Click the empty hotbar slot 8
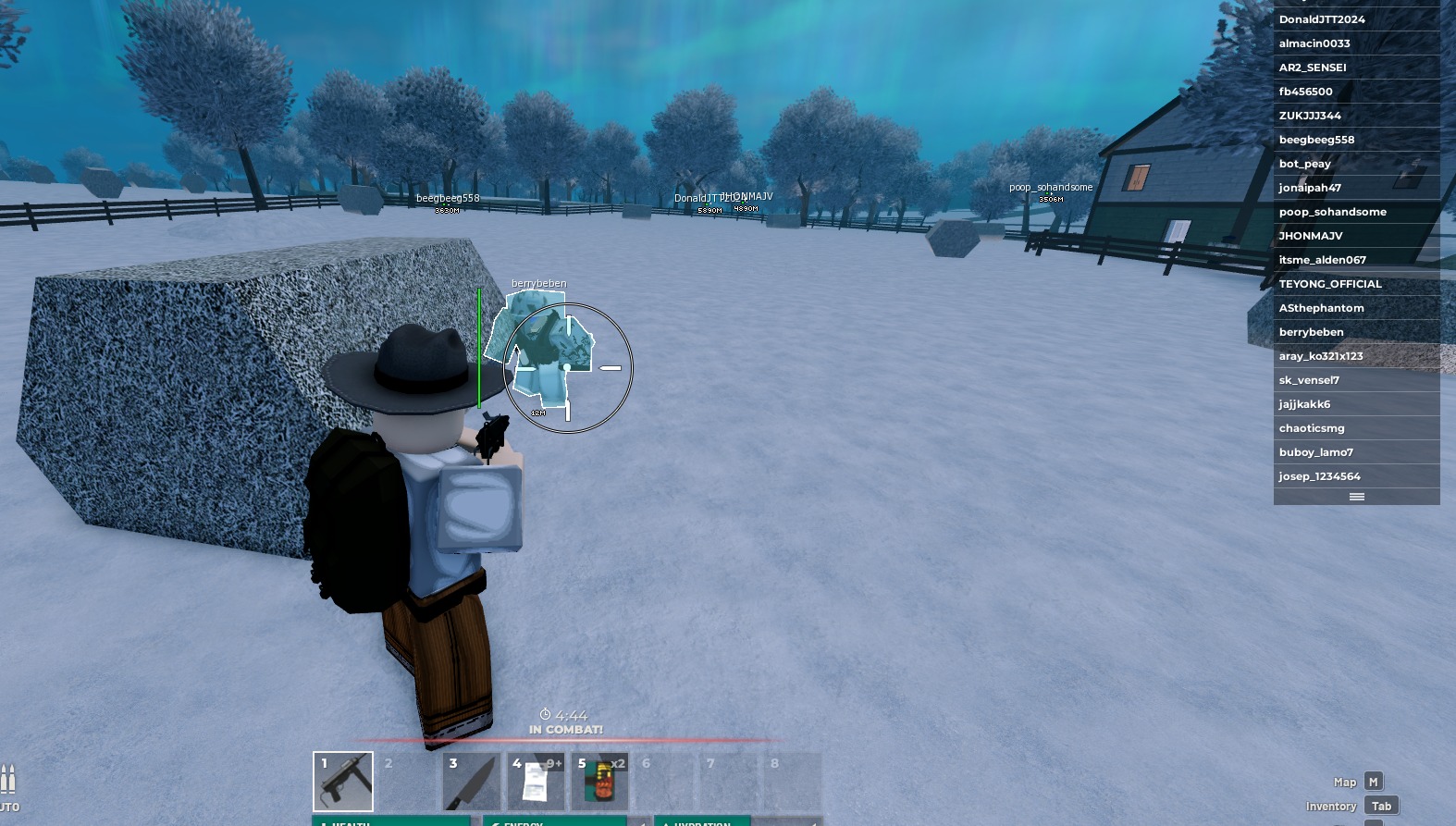Screen dimensions: 1456x826 (x=792, y=781)
